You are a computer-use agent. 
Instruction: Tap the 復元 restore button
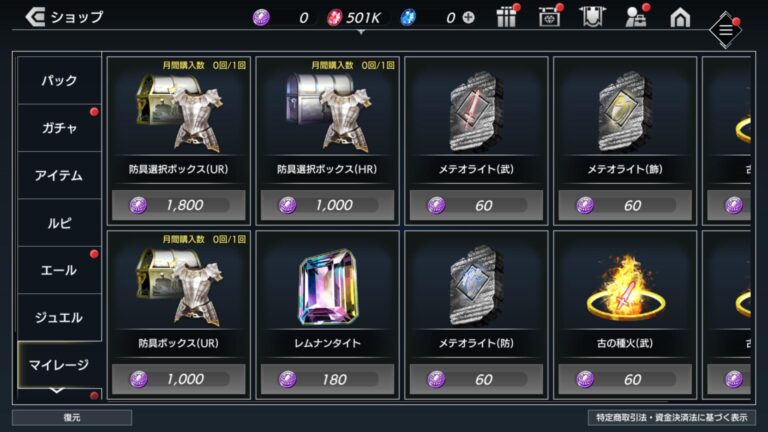pos(72,417)
